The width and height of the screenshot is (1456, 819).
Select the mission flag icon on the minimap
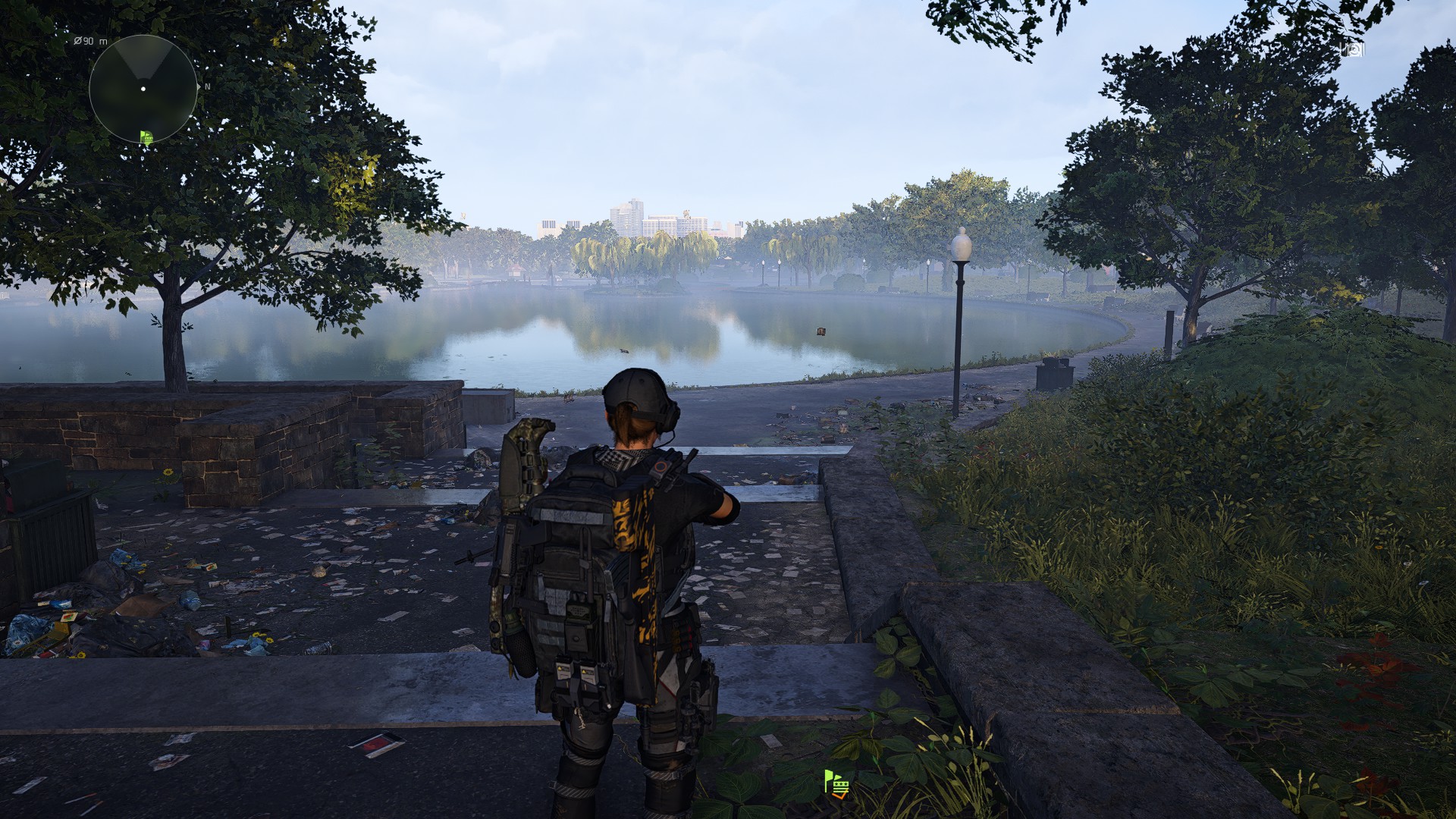(147, 137)
